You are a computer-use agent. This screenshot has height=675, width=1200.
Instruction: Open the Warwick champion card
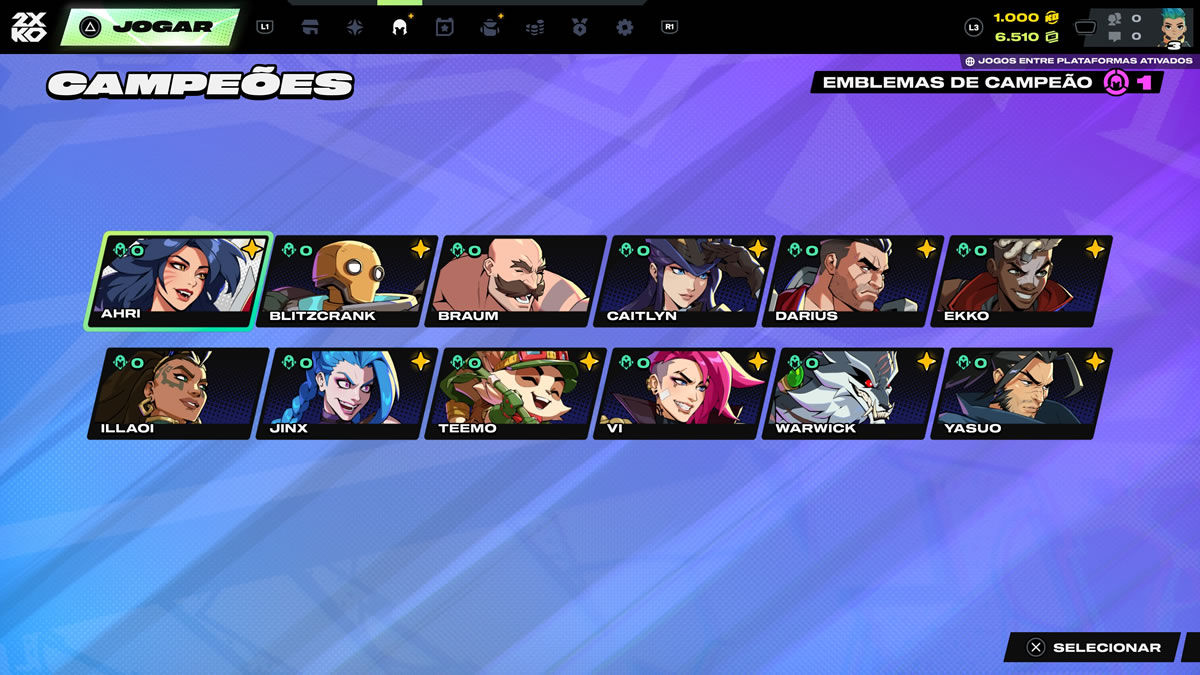coord(856,393)
